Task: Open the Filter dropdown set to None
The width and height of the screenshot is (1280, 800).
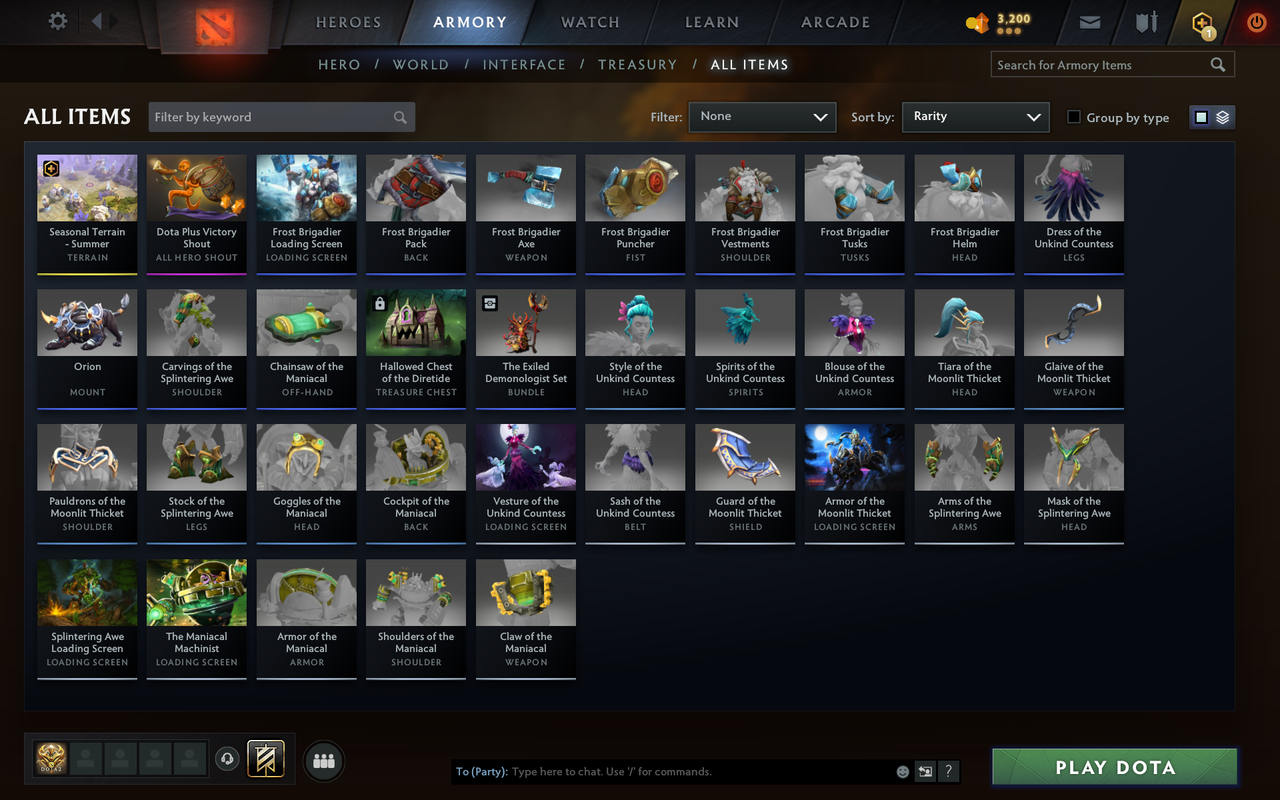Action: 762,117
